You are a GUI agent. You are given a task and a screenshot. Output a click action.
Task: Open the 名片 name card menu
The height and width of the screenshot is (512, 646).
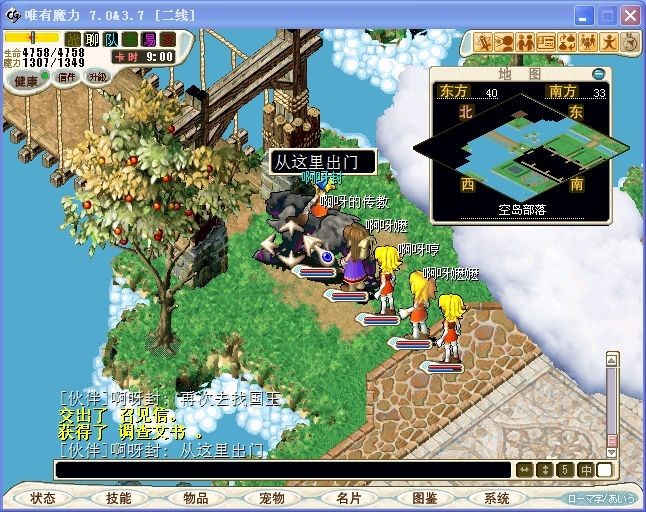[x=348, y=498]
